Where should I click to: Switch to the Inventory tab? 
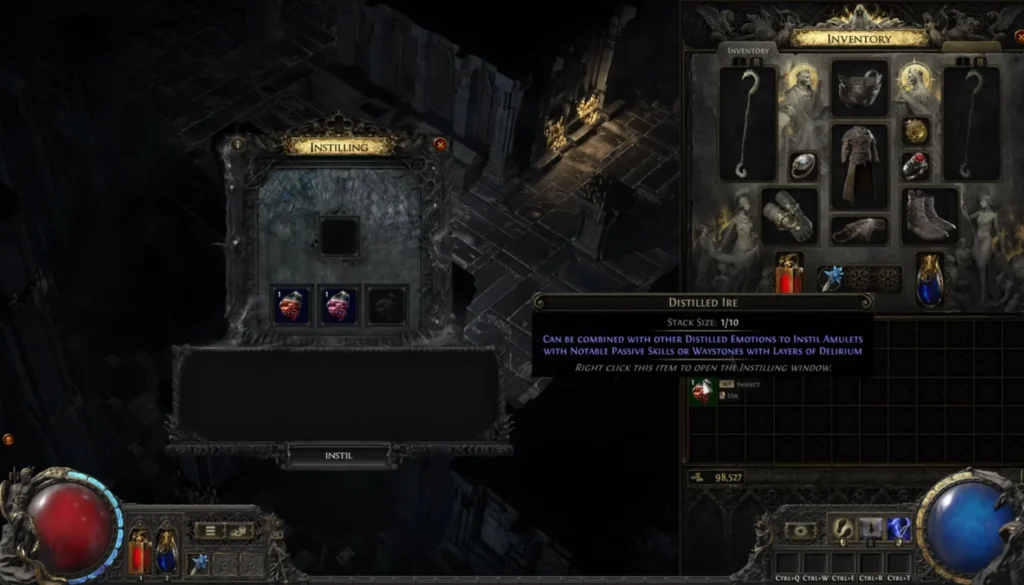tap(747, 51)
